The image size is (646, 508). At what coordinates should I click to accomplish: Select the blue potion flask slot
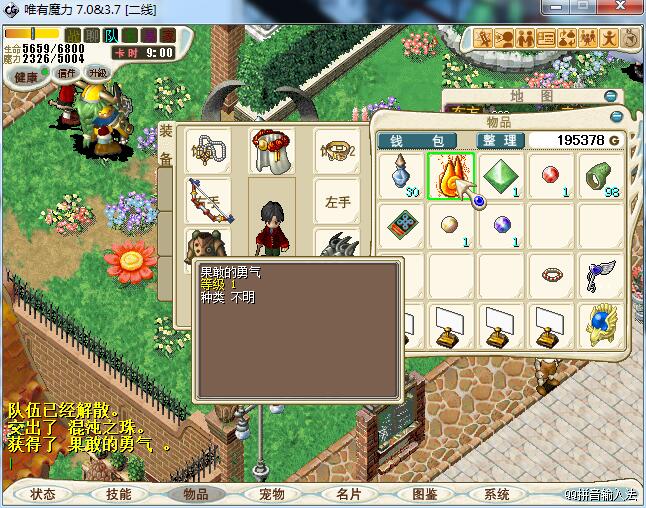tap(401, 177)
